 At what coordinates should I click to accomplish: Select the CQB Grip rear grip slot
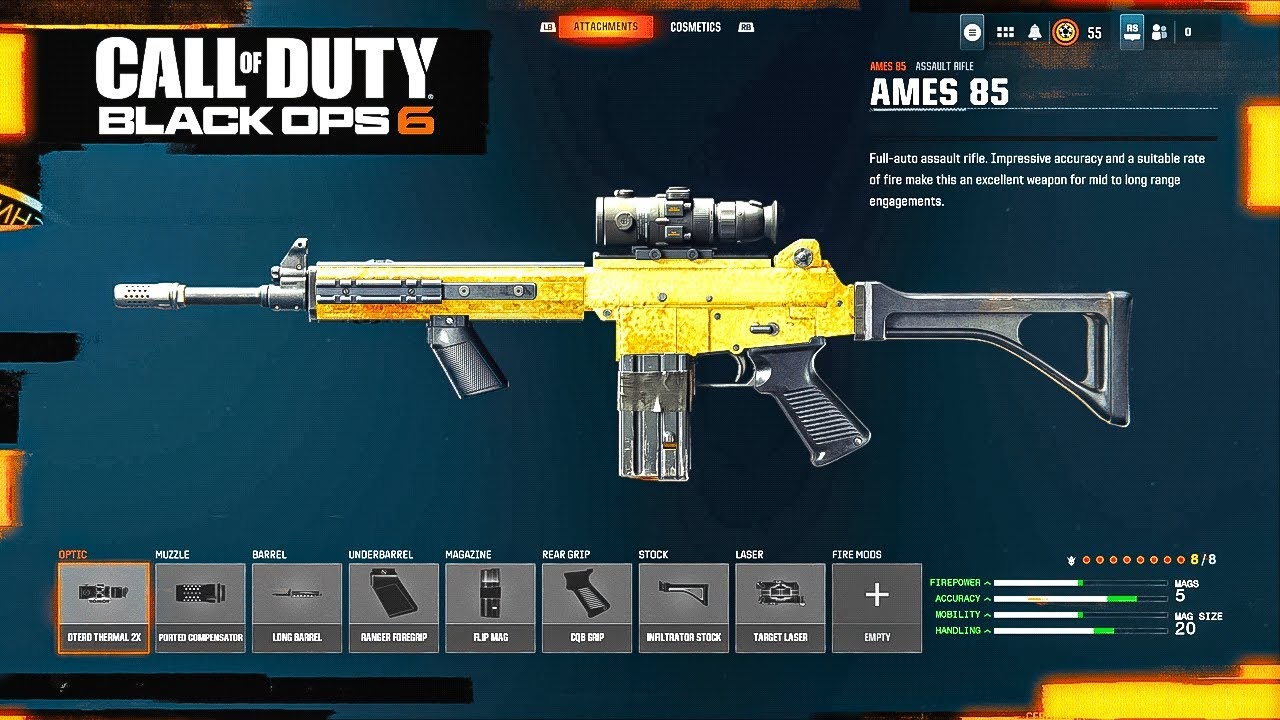586,605
